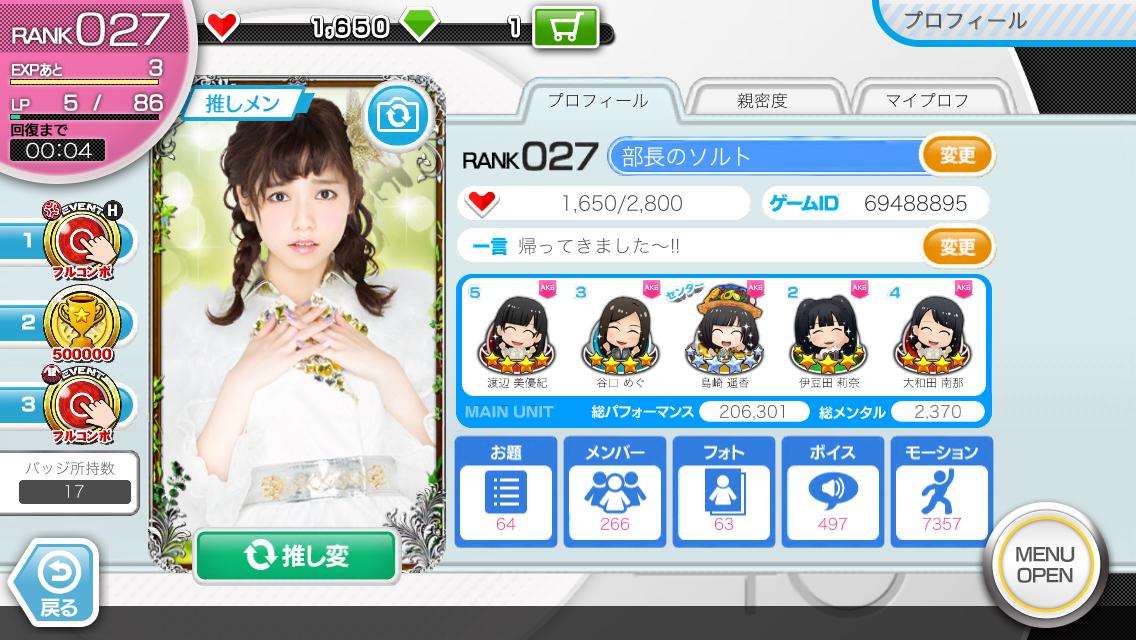The width and height of the screenshot is (1136, 640).
Task: Open the マイプロフ tab
Action: (927, 100)
